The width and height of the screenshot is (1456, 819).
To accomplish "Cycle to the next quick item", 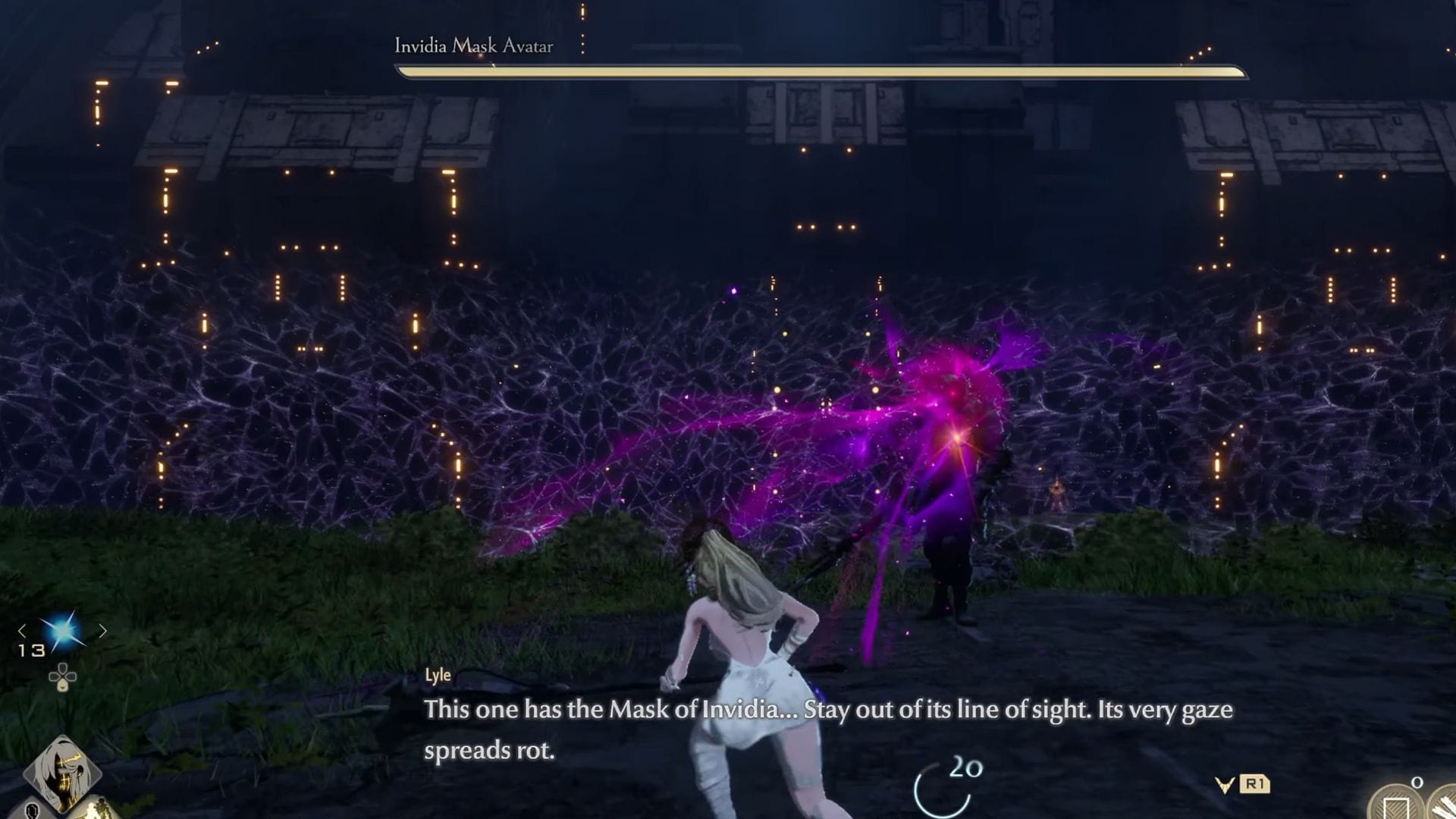I will [102, 630].
